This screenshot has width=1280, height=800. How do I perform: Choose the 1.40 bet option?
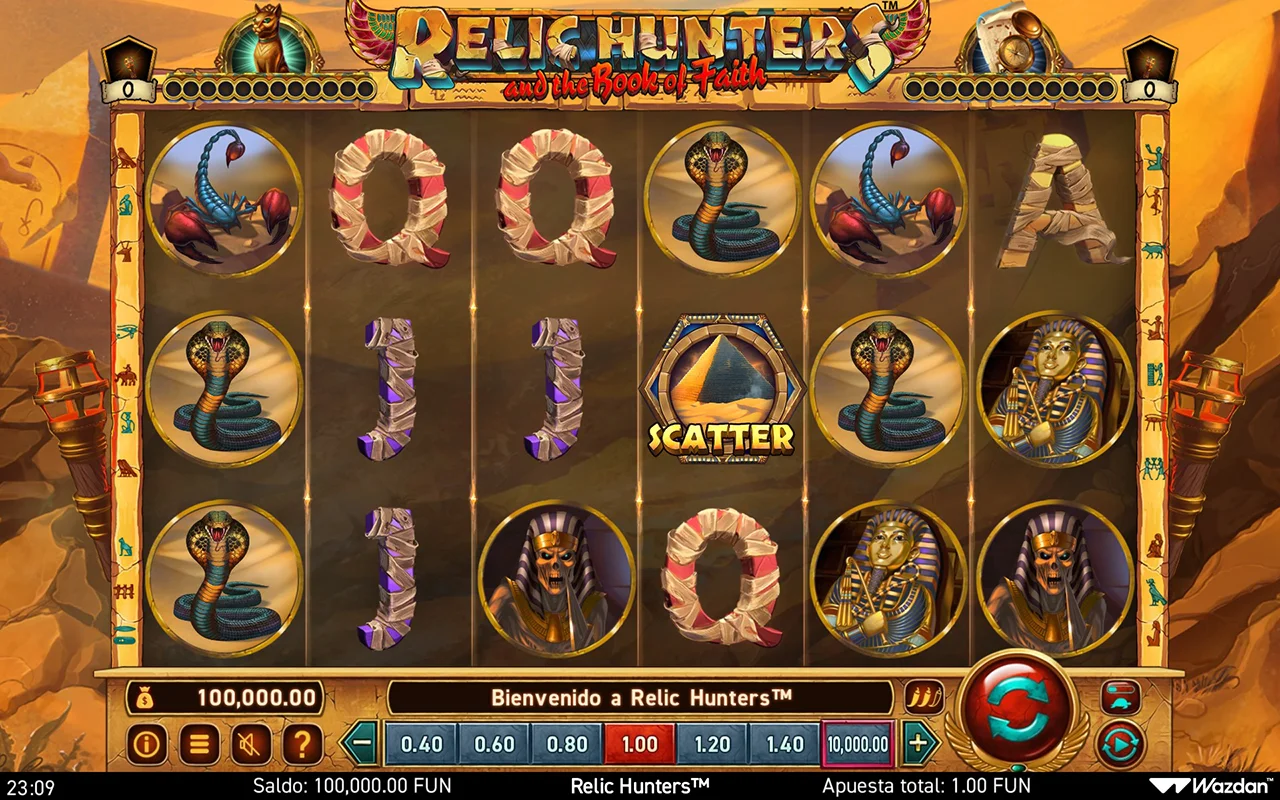[785, 744]
